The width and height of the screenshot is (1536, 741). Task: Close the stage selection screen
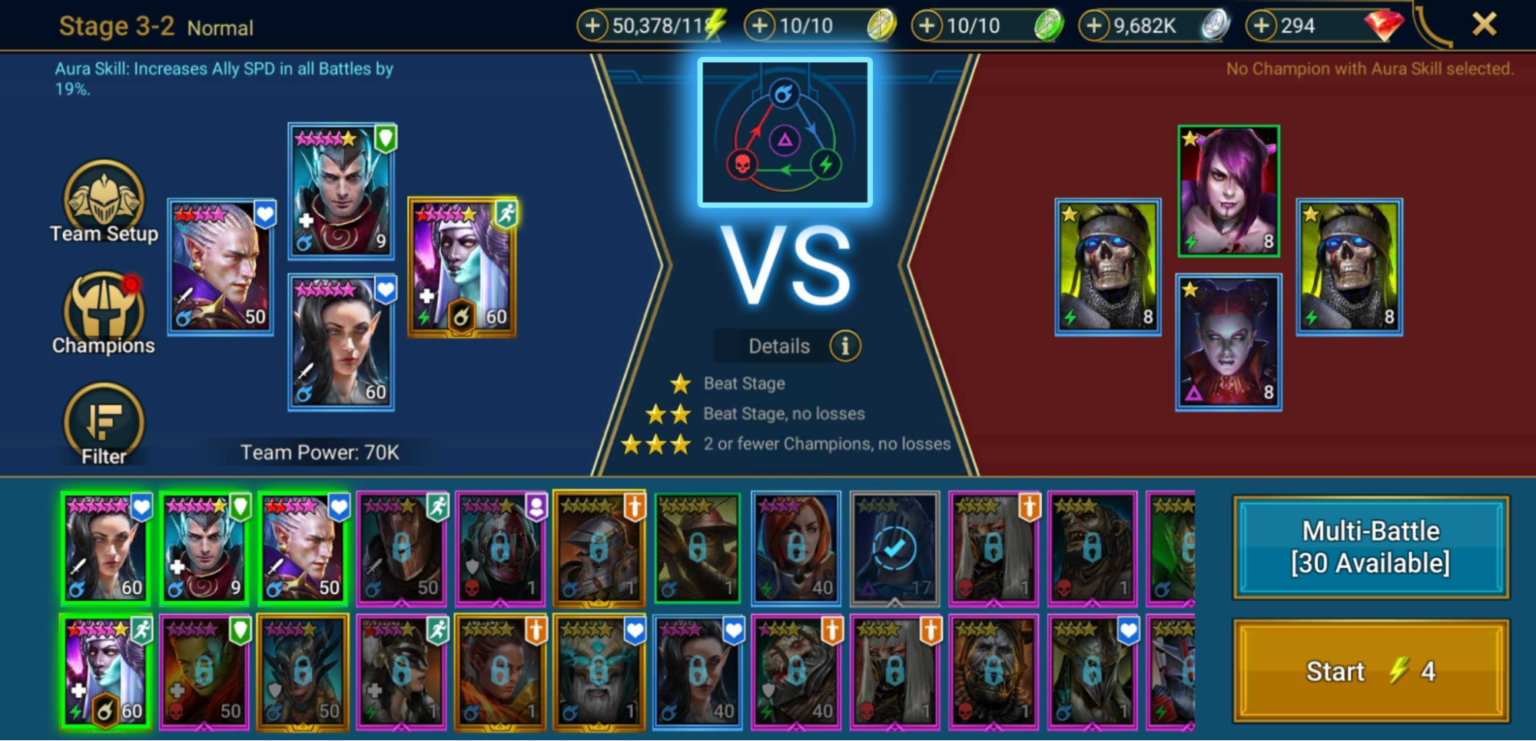(x=1483, y=25)
